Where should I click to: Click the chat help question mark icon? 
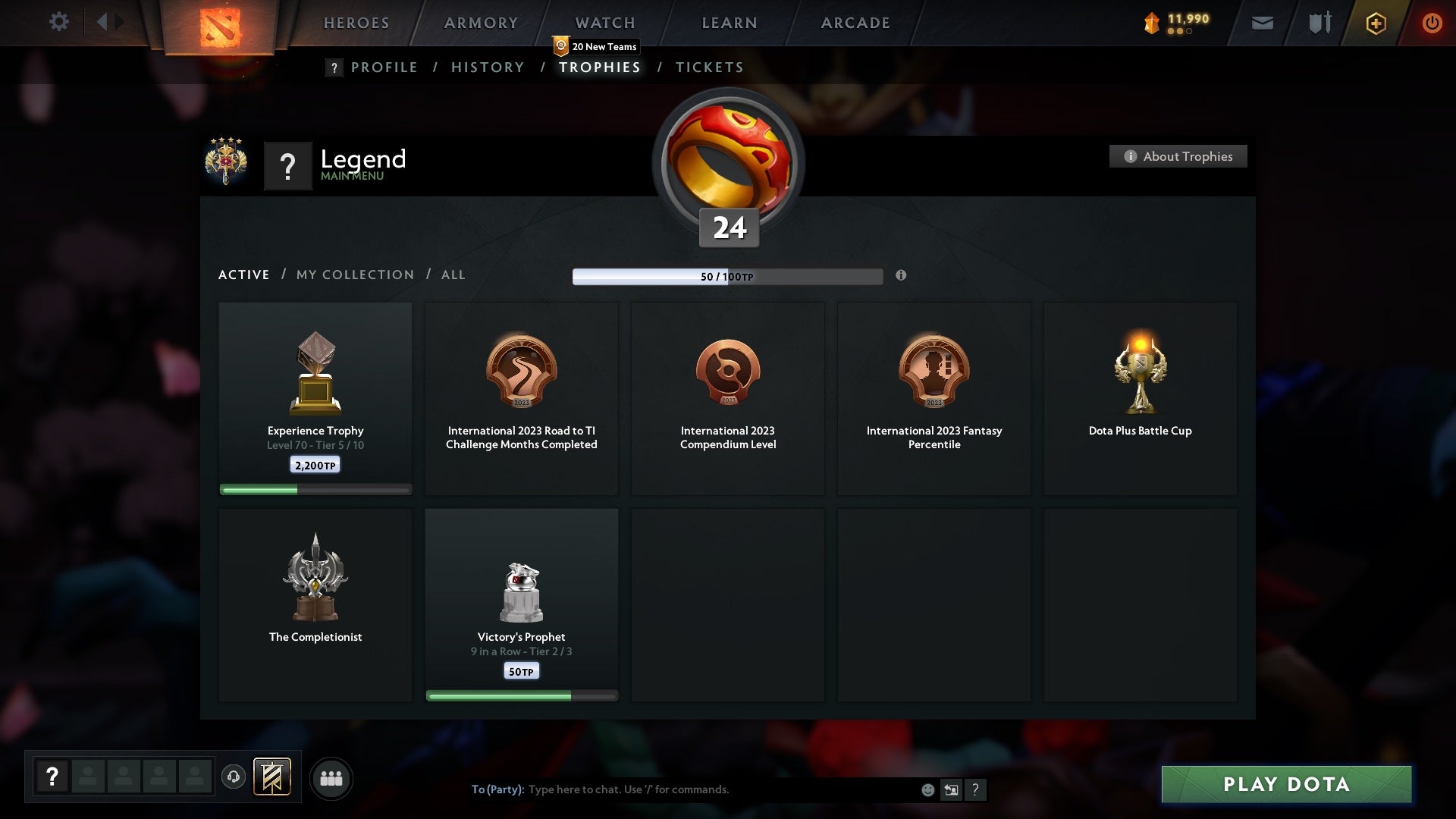point(976,789)
